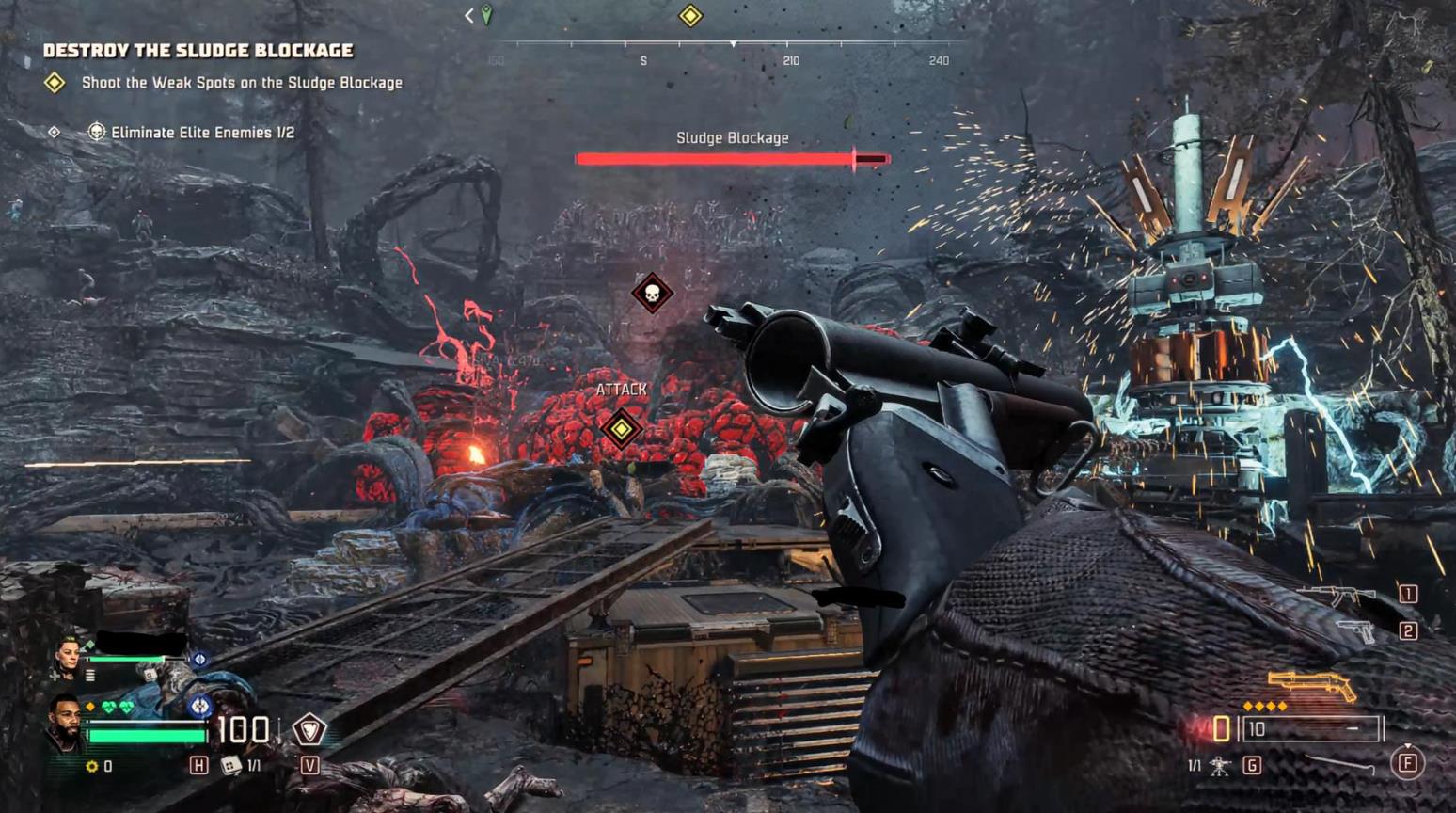
Task: Select the highlighted orange shotgun icon
Action: point(1311,685)
